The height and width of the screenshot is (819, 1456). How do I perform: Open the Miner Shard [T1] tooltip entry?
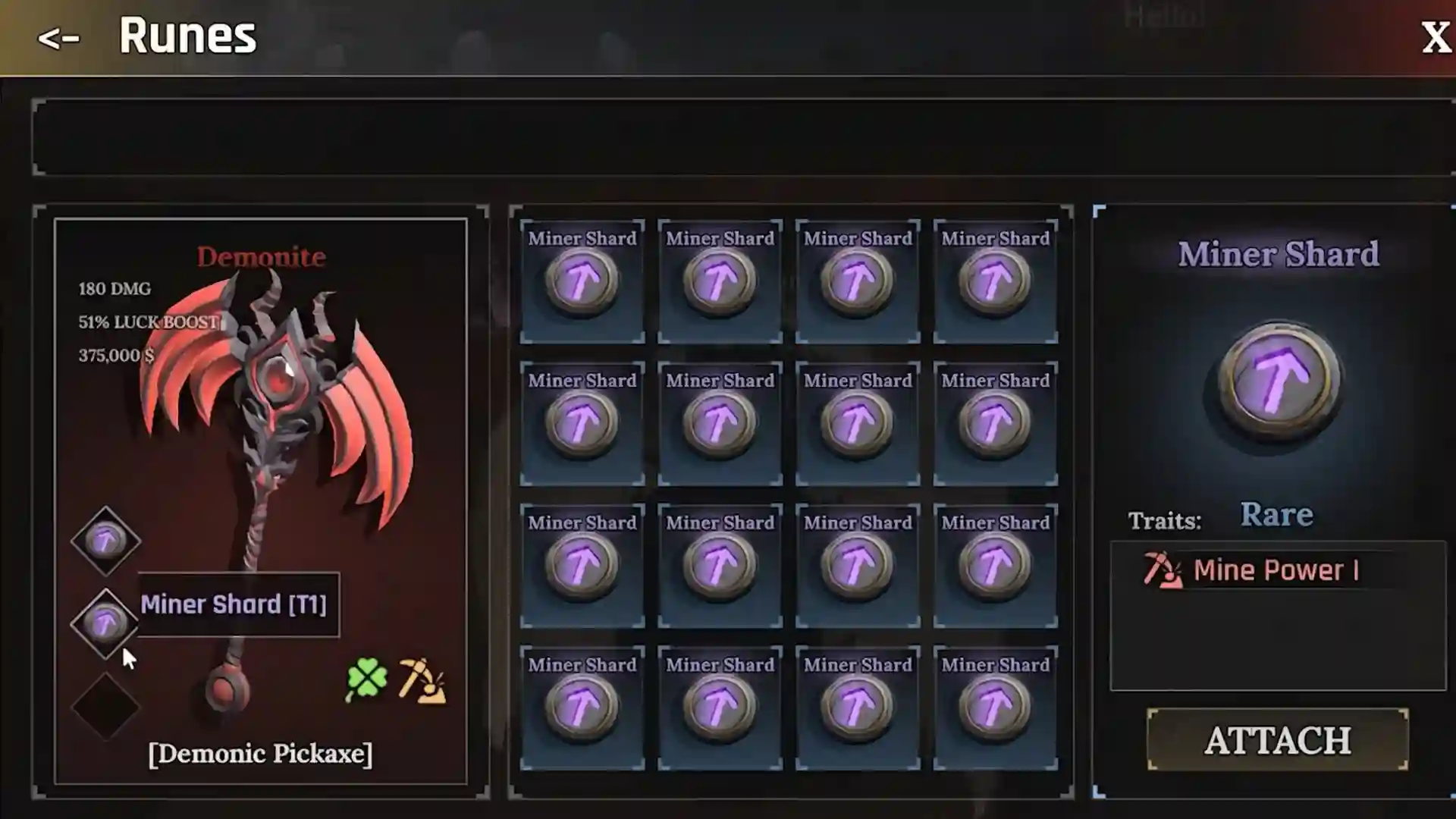(237, 604)
